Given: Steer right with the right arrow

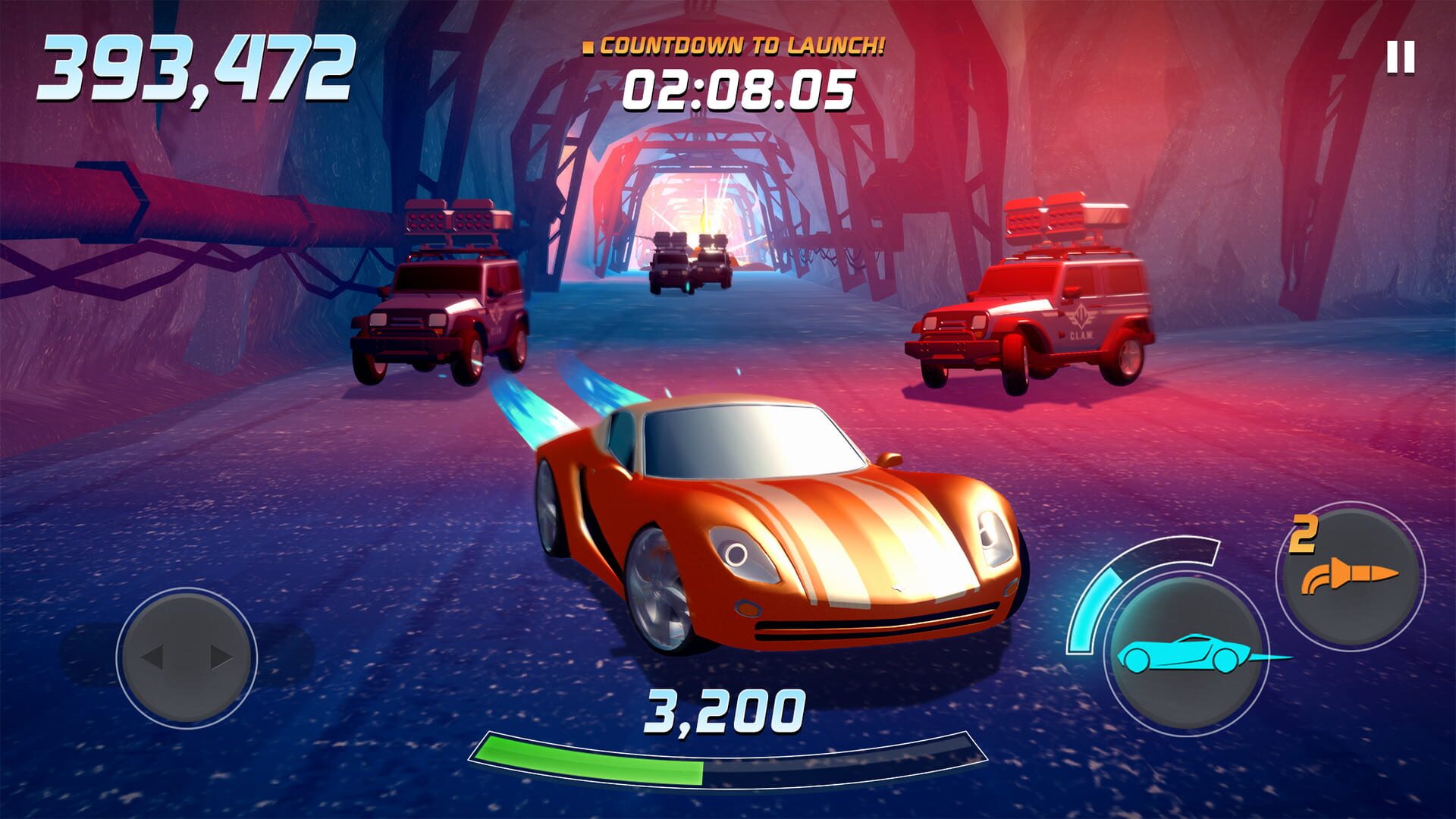Looking at the screenshot, I should [221, 657].
